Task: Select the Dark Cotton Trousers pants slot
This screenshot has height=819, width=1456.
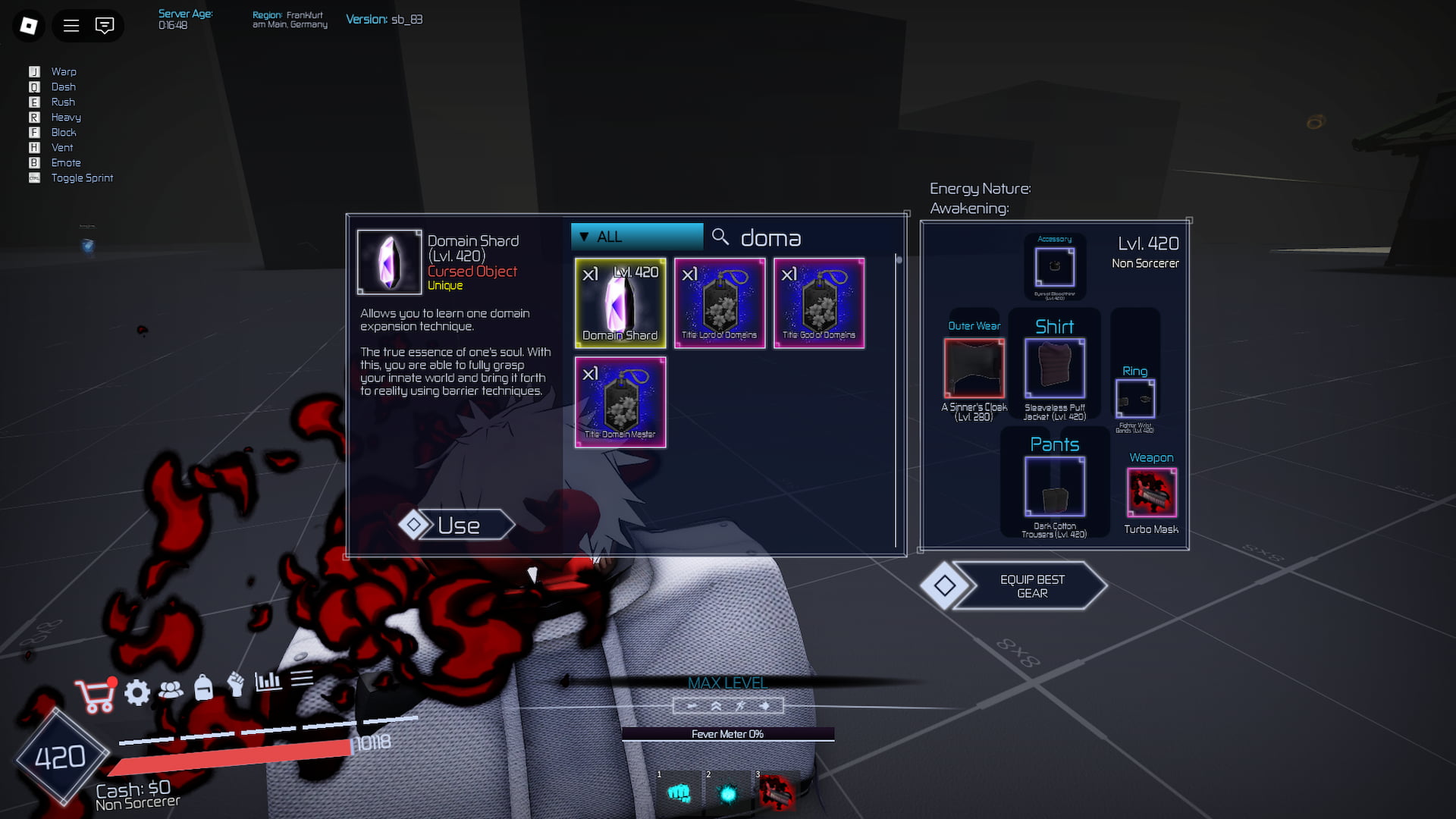Action: (x=1055, y=486)
